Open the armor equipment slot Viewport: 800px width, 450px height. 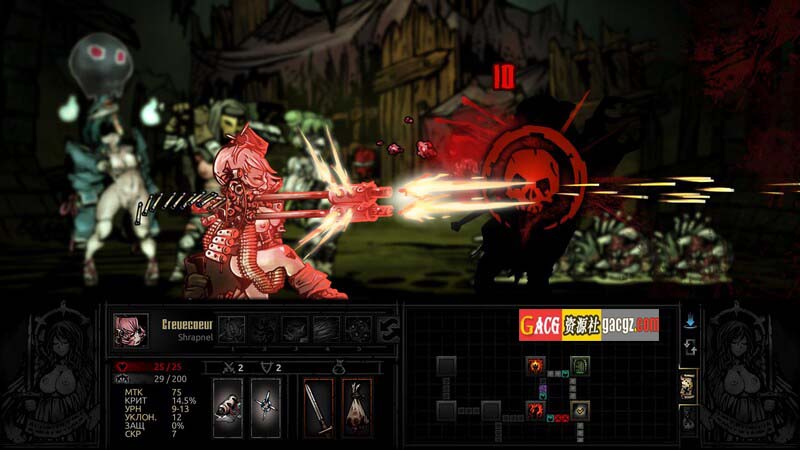click(x=356, y=407)
